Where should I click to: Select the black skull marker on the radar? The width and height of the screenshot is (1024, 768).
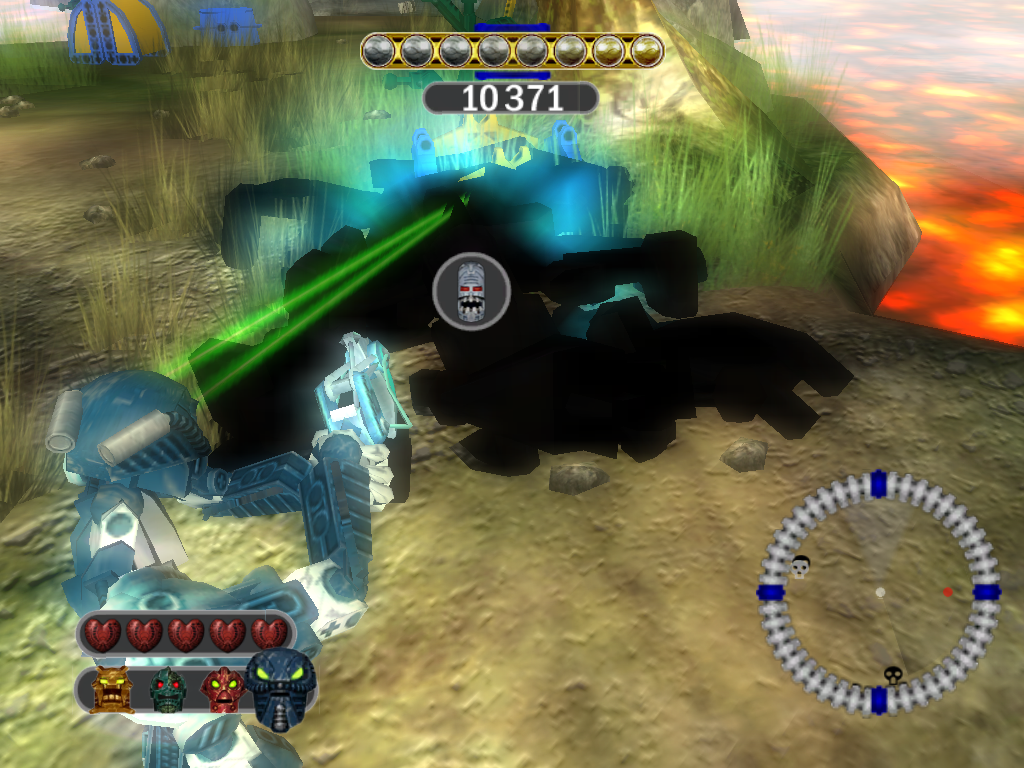[892, 675]
